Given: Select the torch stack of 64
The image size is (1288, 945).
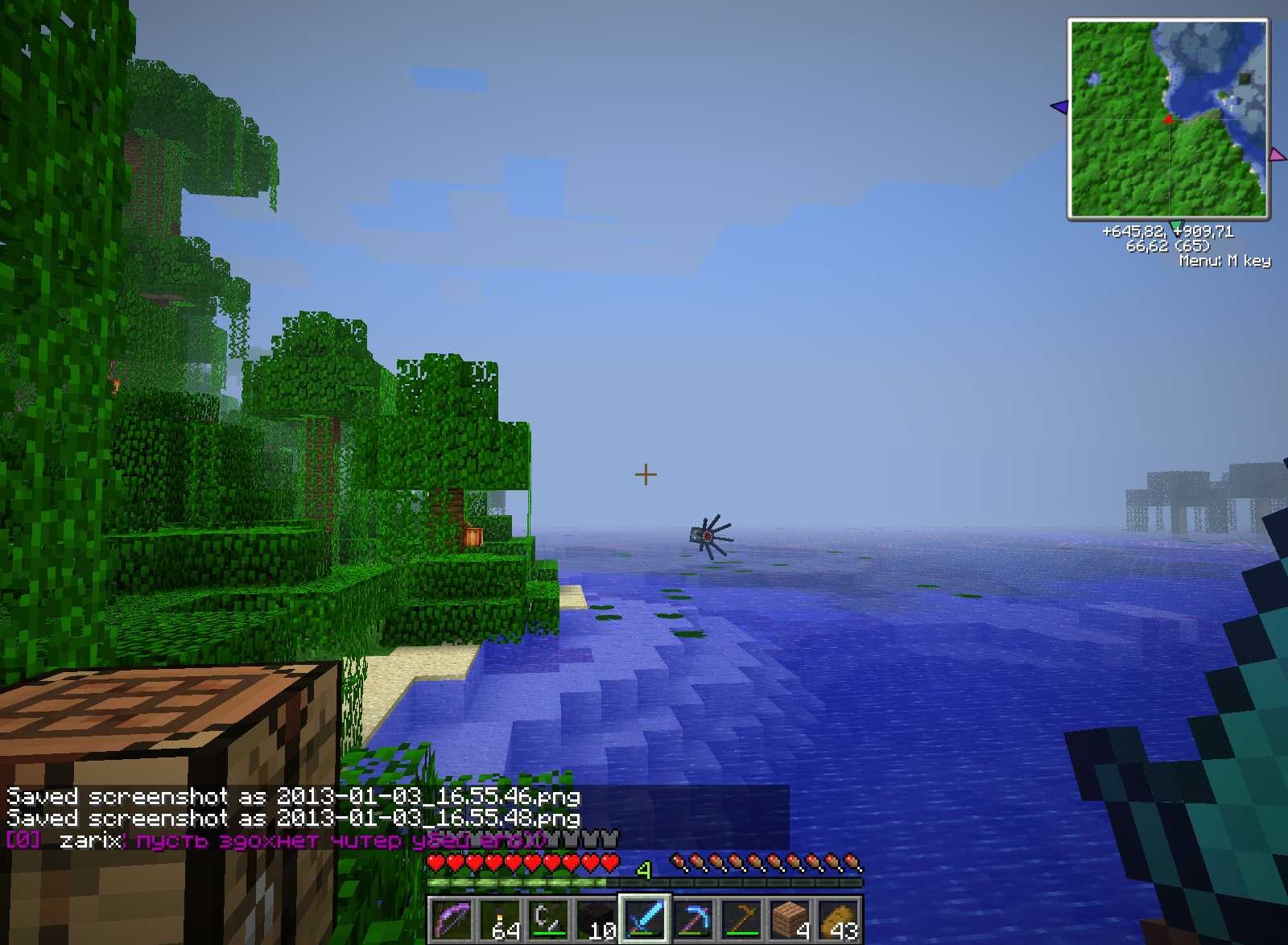Looking at the screenshot, I should click(500, 918).
